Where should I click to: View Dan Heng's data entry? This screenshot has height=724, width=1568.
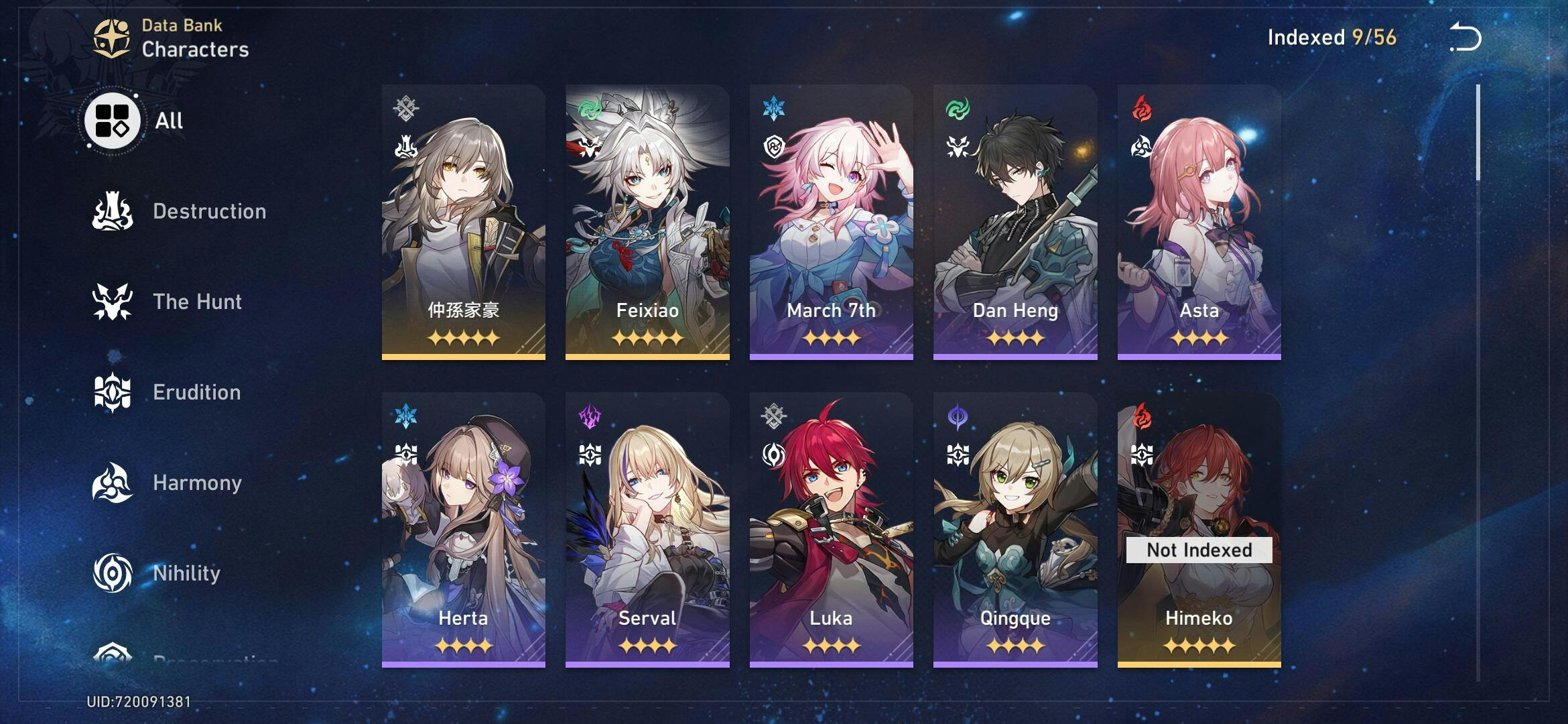coord(1015,222)
